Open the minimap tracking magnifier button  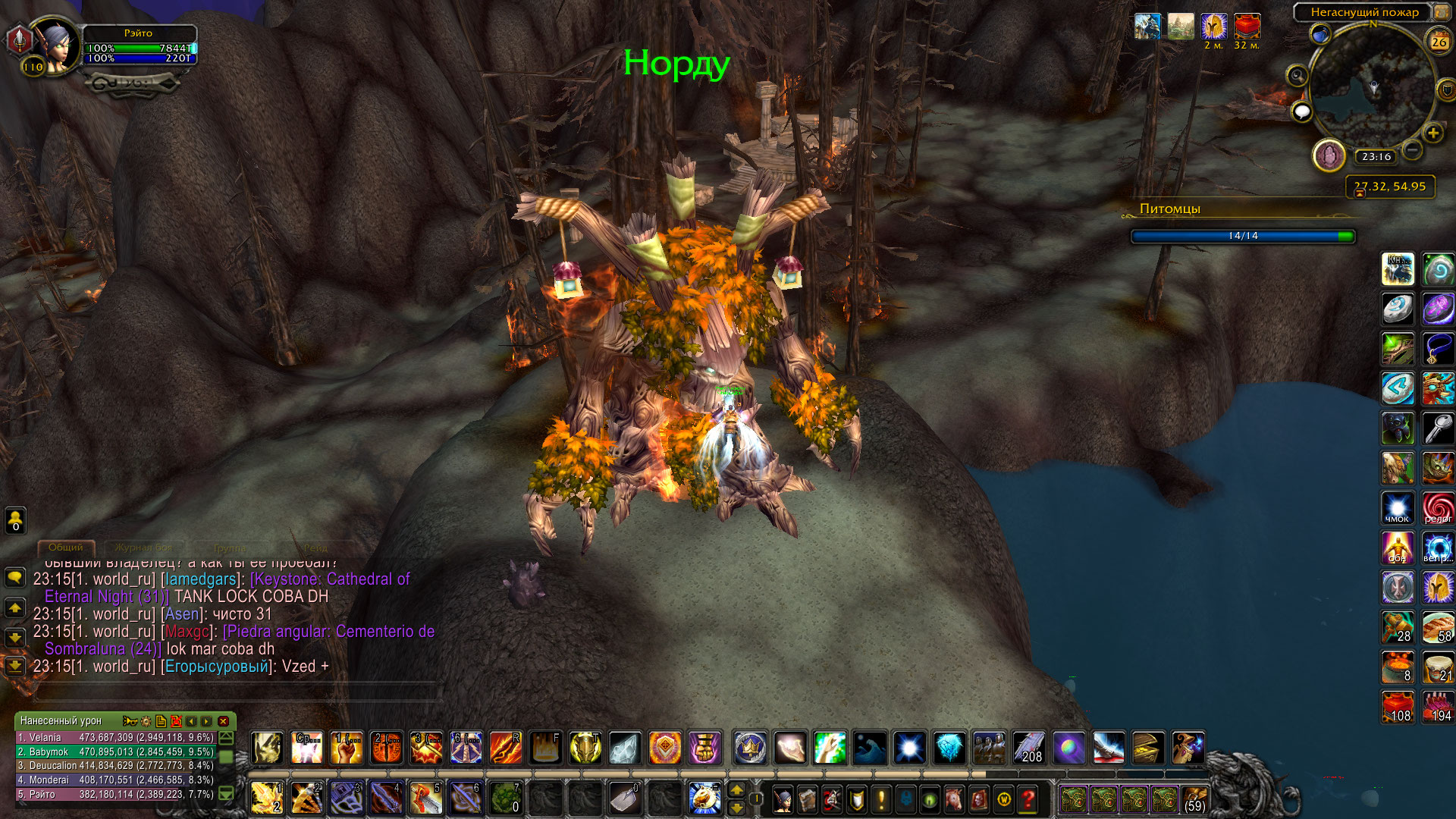[x=1297, y=76]
